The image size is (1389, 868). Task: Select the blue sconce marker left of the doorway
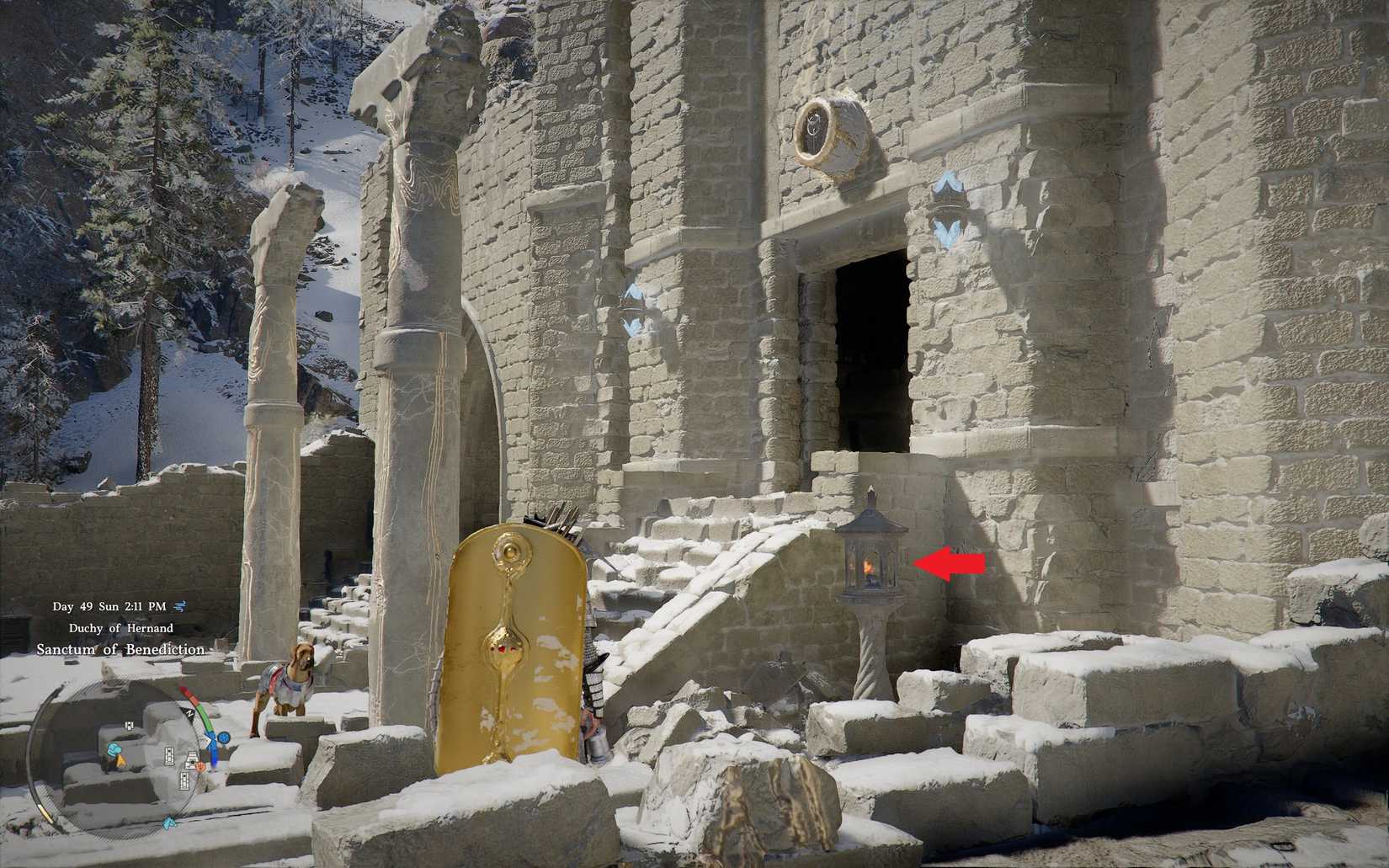pos(631,303)
